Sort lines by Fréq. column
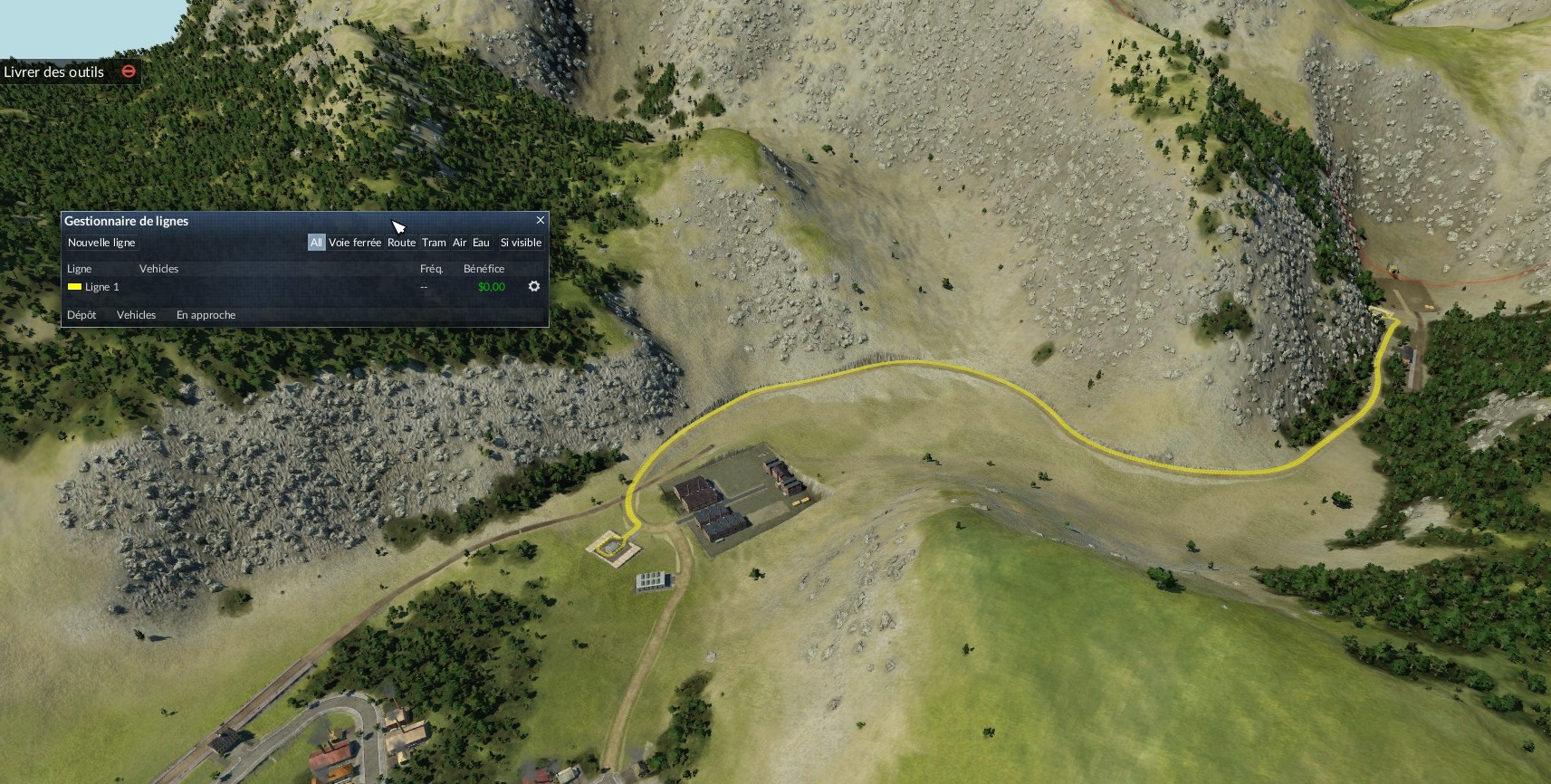Screen dimensions: 1551x784 (431, 269)
